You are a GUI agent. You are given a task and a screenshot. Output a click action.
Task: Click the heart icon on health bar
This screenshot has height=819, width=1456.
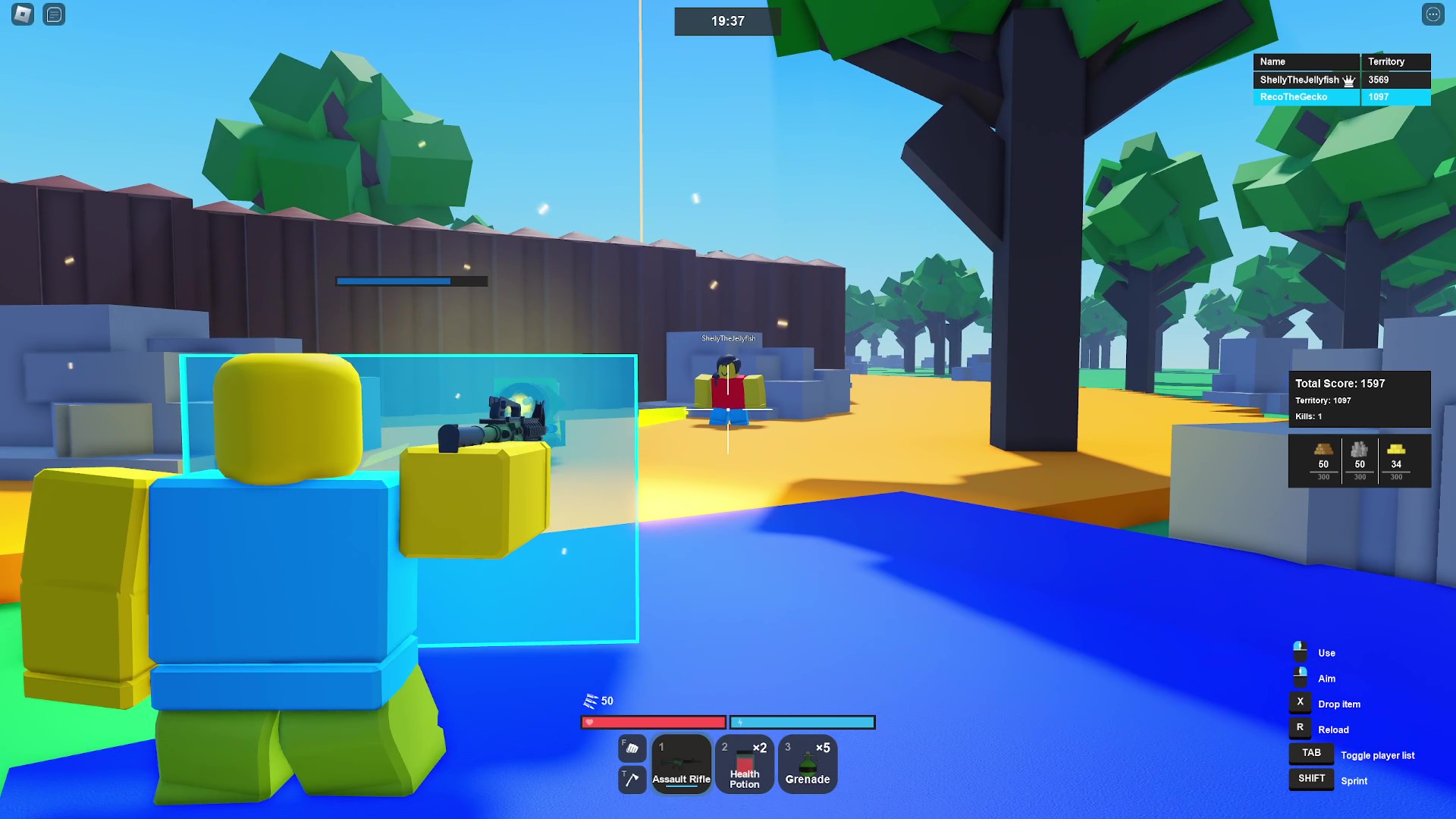pyautogui.click(x=588, y=722)
